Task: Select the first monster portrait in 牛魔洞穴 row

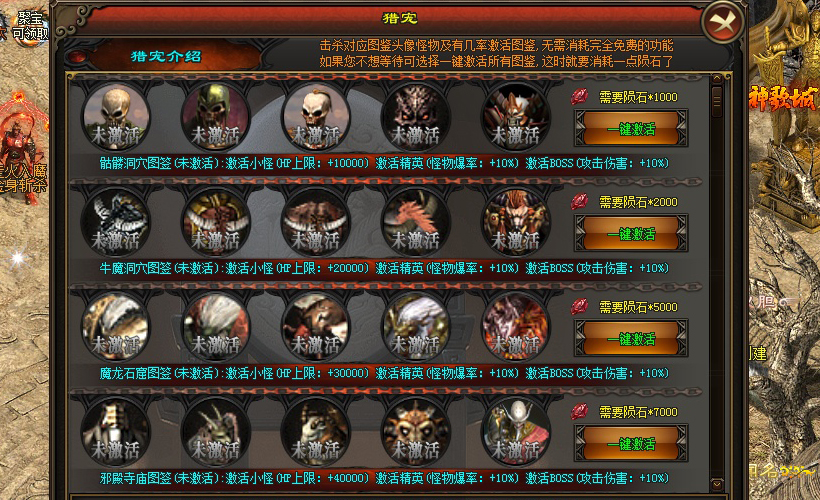Action: click(115, 220)
